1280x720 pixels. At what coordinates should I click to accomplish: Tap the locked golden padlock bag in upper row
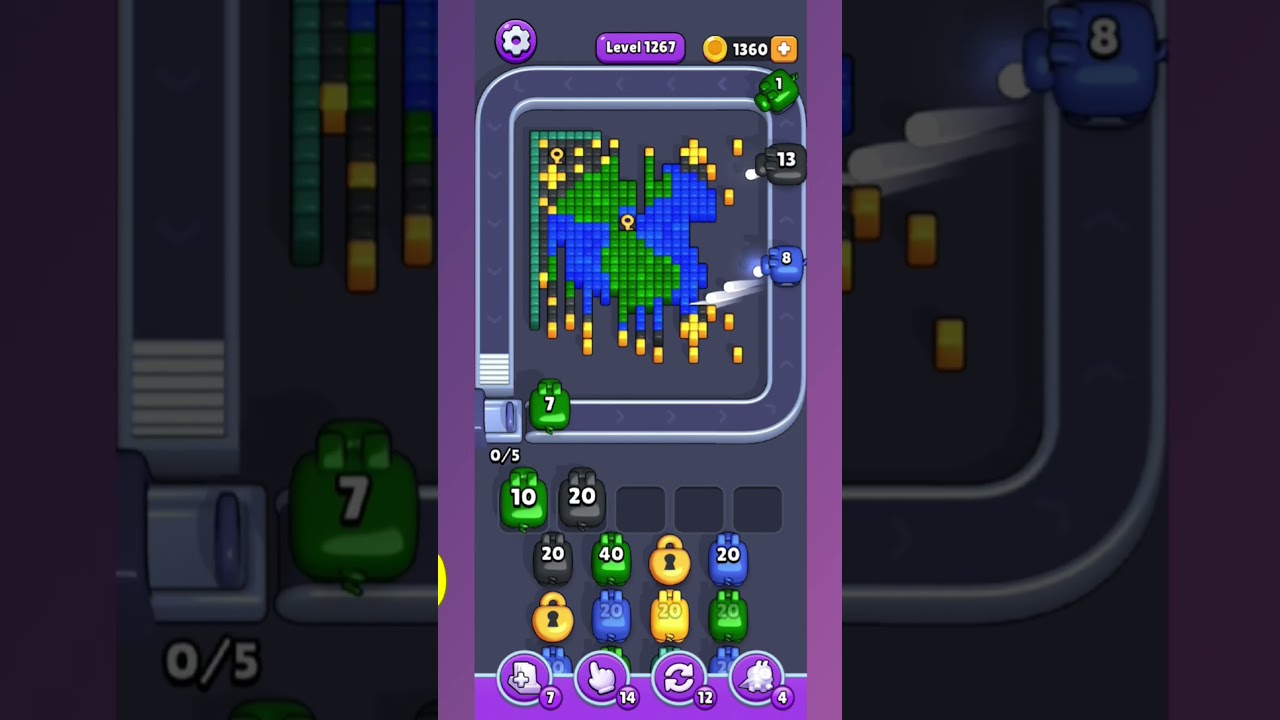pos(668,562)
